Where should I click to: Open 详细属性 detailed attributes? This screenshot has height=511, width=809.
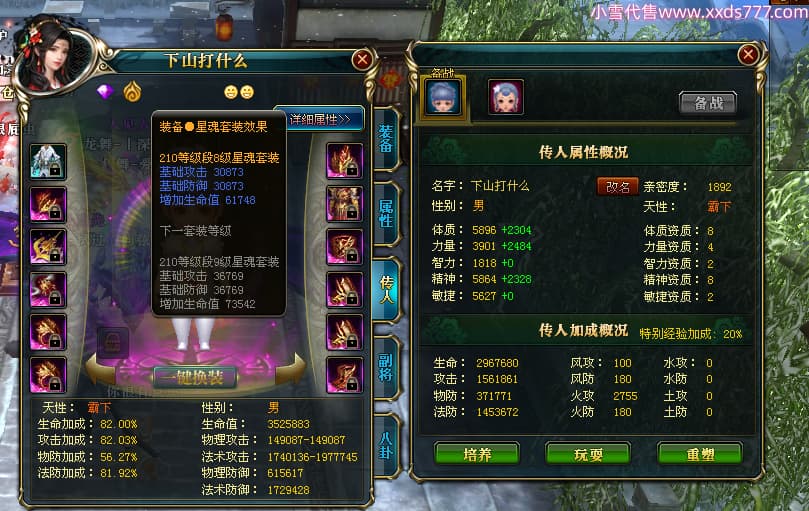point(320,119)
